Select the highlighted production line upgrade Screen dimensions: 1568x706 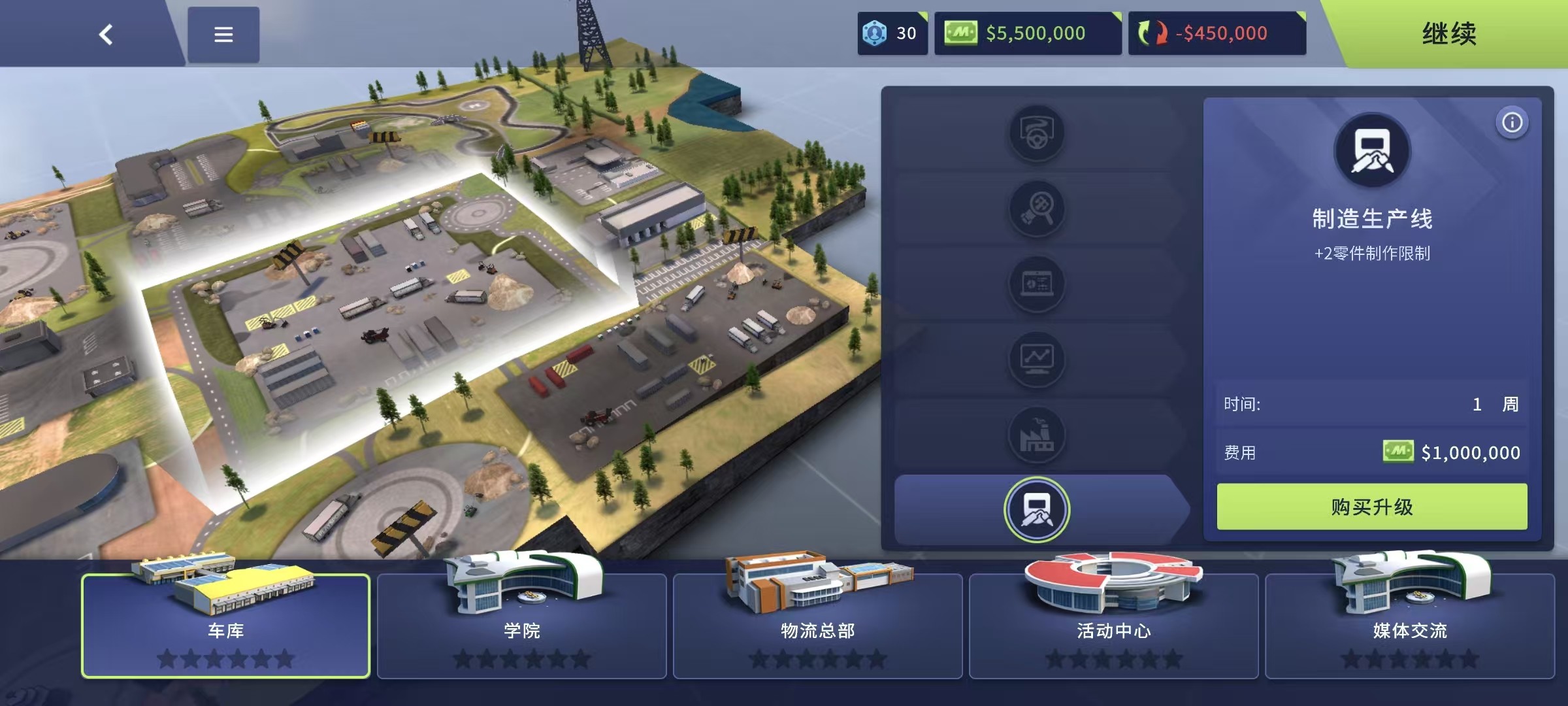click(1036, 510)
